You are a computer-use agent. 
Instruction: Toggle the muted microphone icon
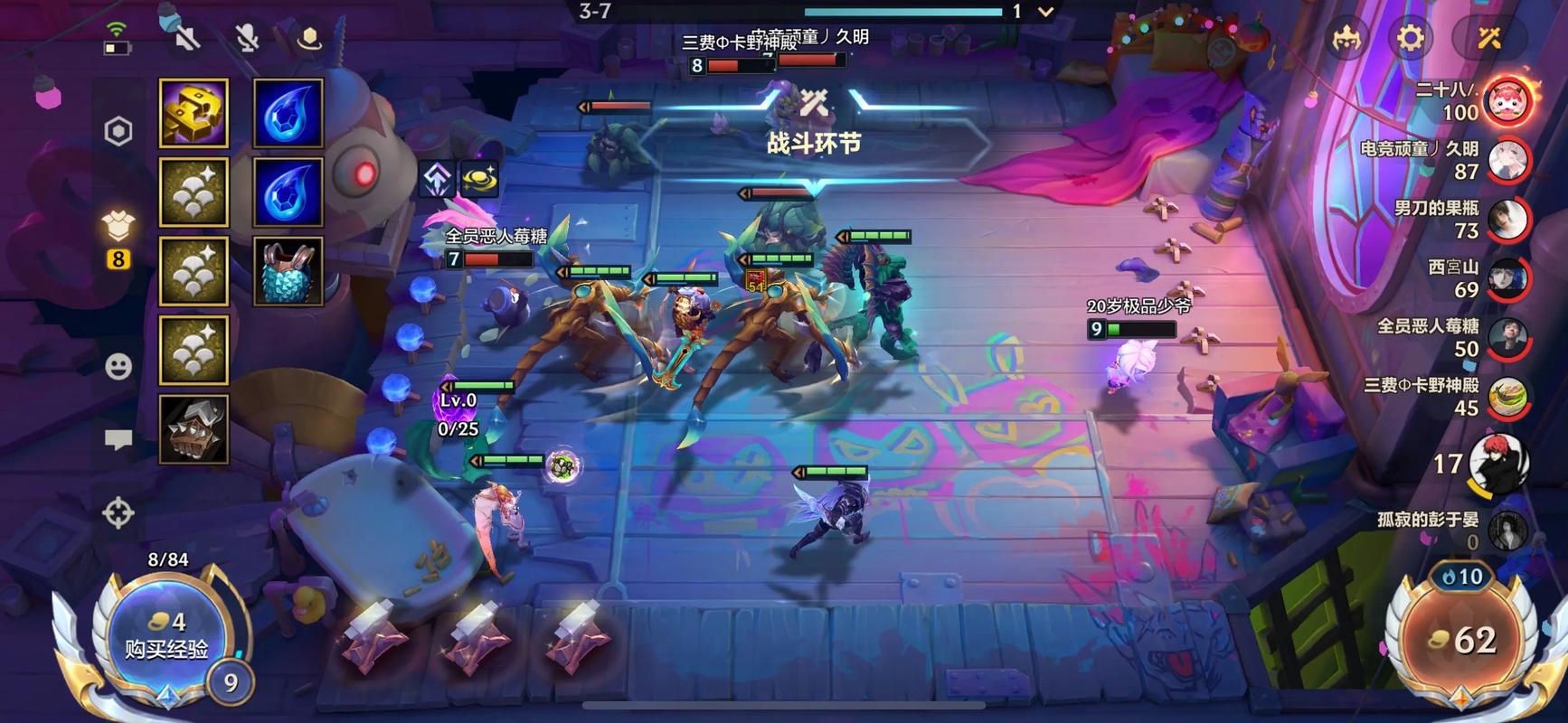(x=247, y=38)
